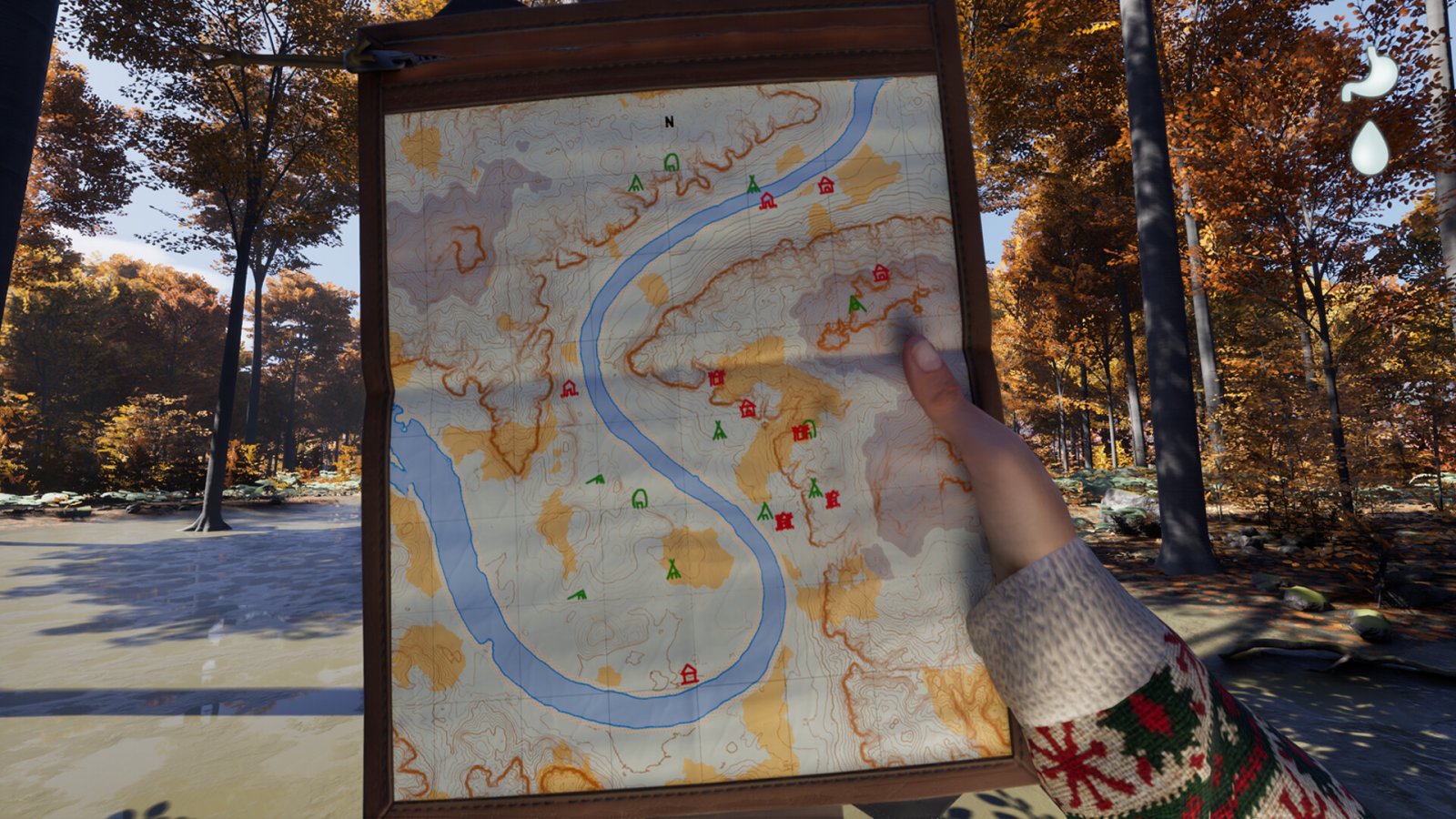Click the N compass label on the map
Image resolution: width=1456 pixels, height=819 pixels.
pos(669,121)
